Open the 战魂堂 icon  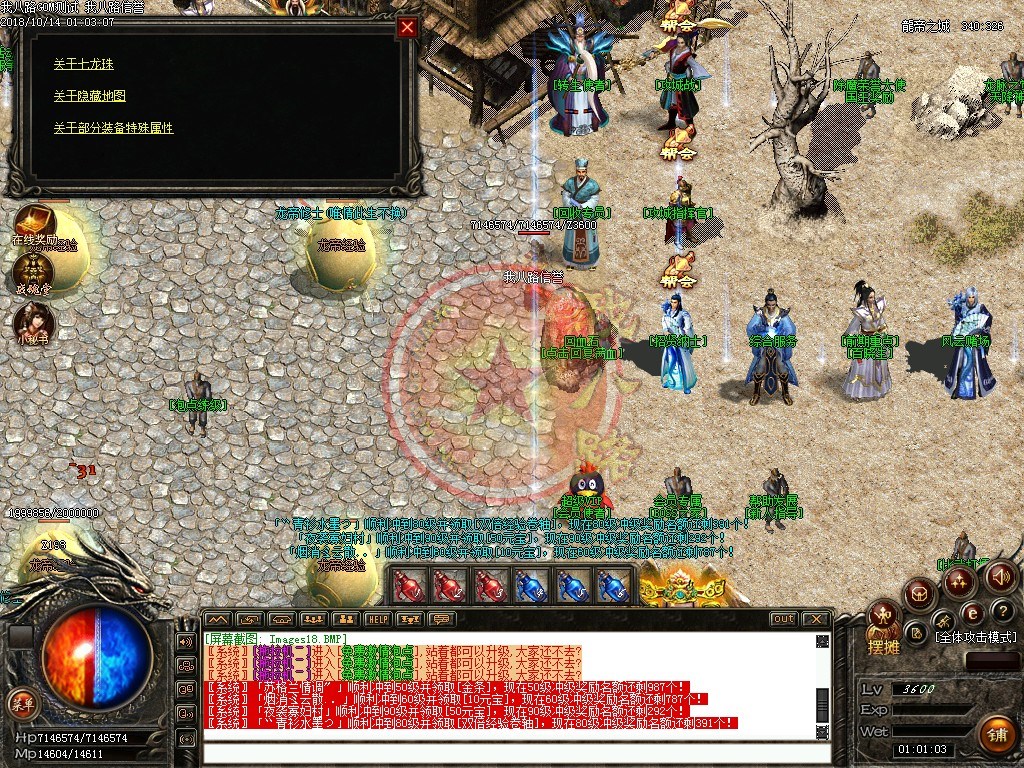33,272
